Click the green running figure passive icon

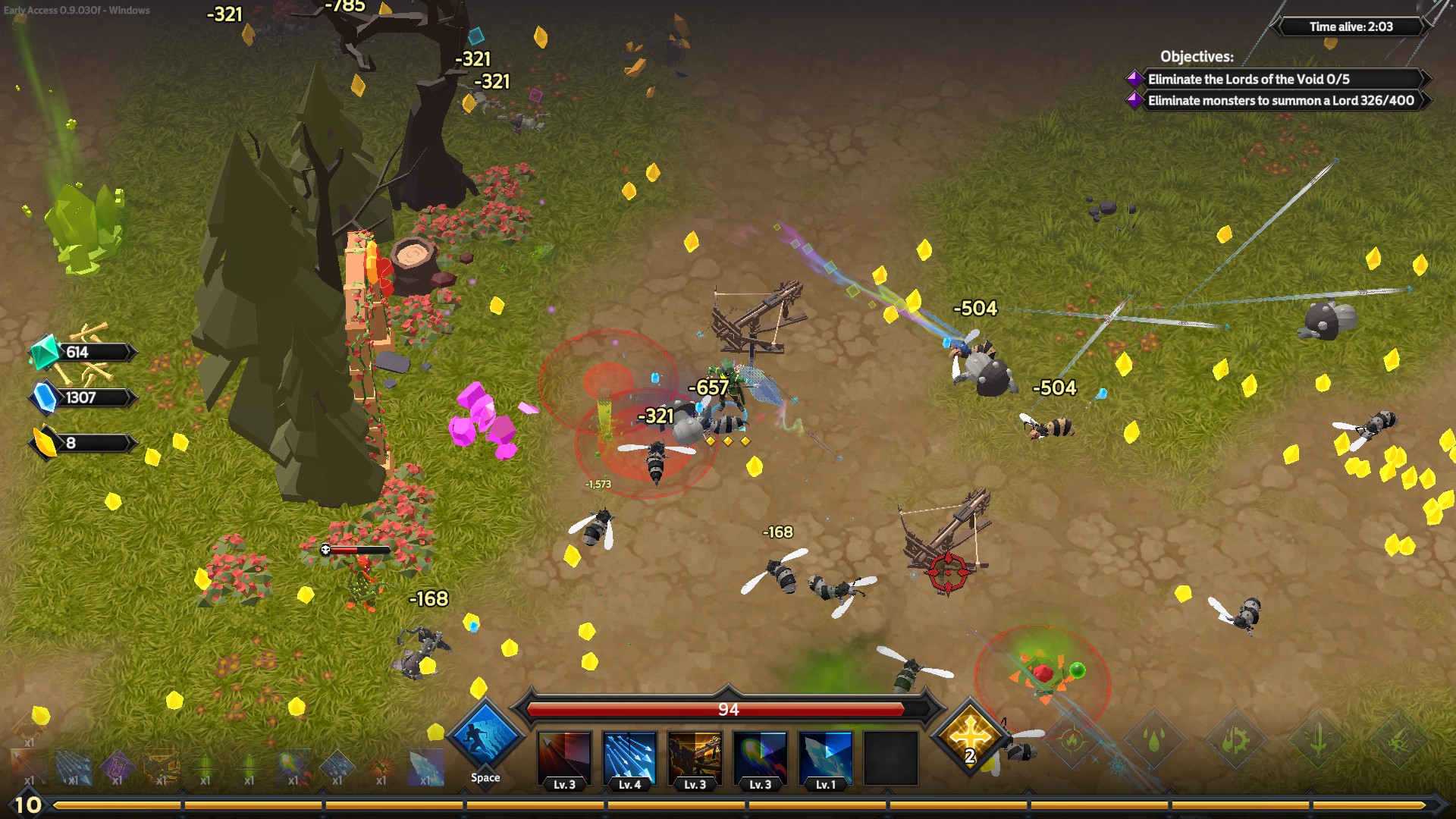[x=1399, y=739]
